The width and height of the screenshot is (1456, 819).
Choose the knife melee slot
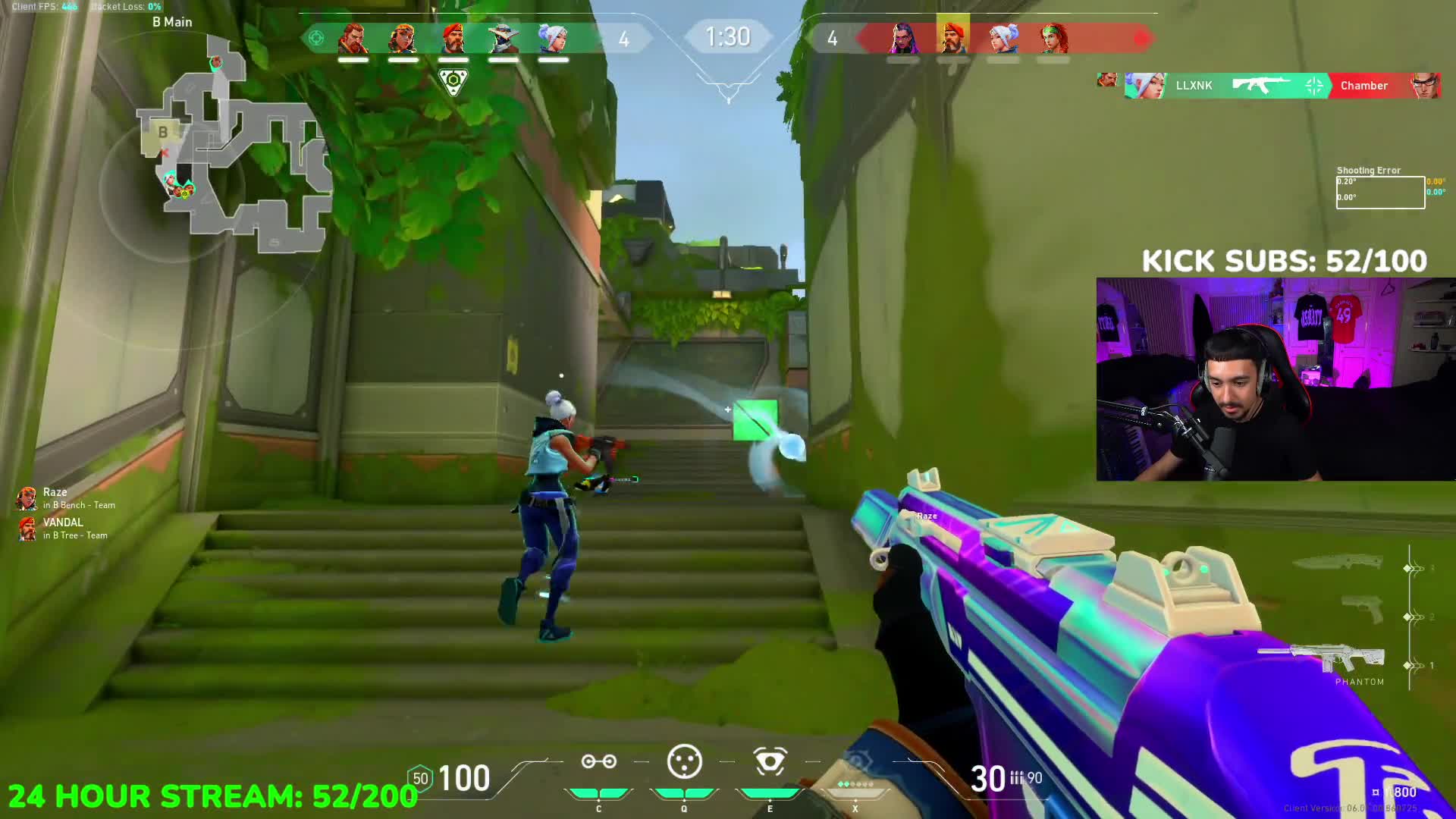[1340, 563]
